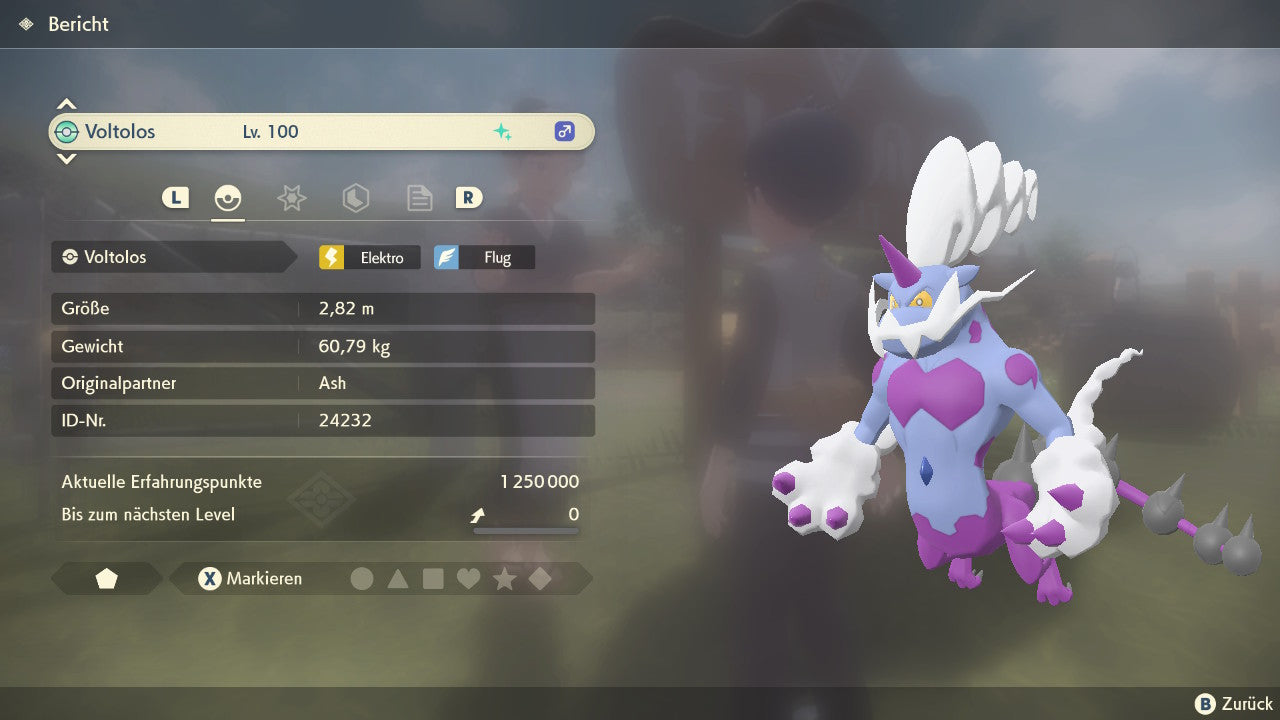
Task: Go back with the Zurück button
Action: [x=1233, y=704]
